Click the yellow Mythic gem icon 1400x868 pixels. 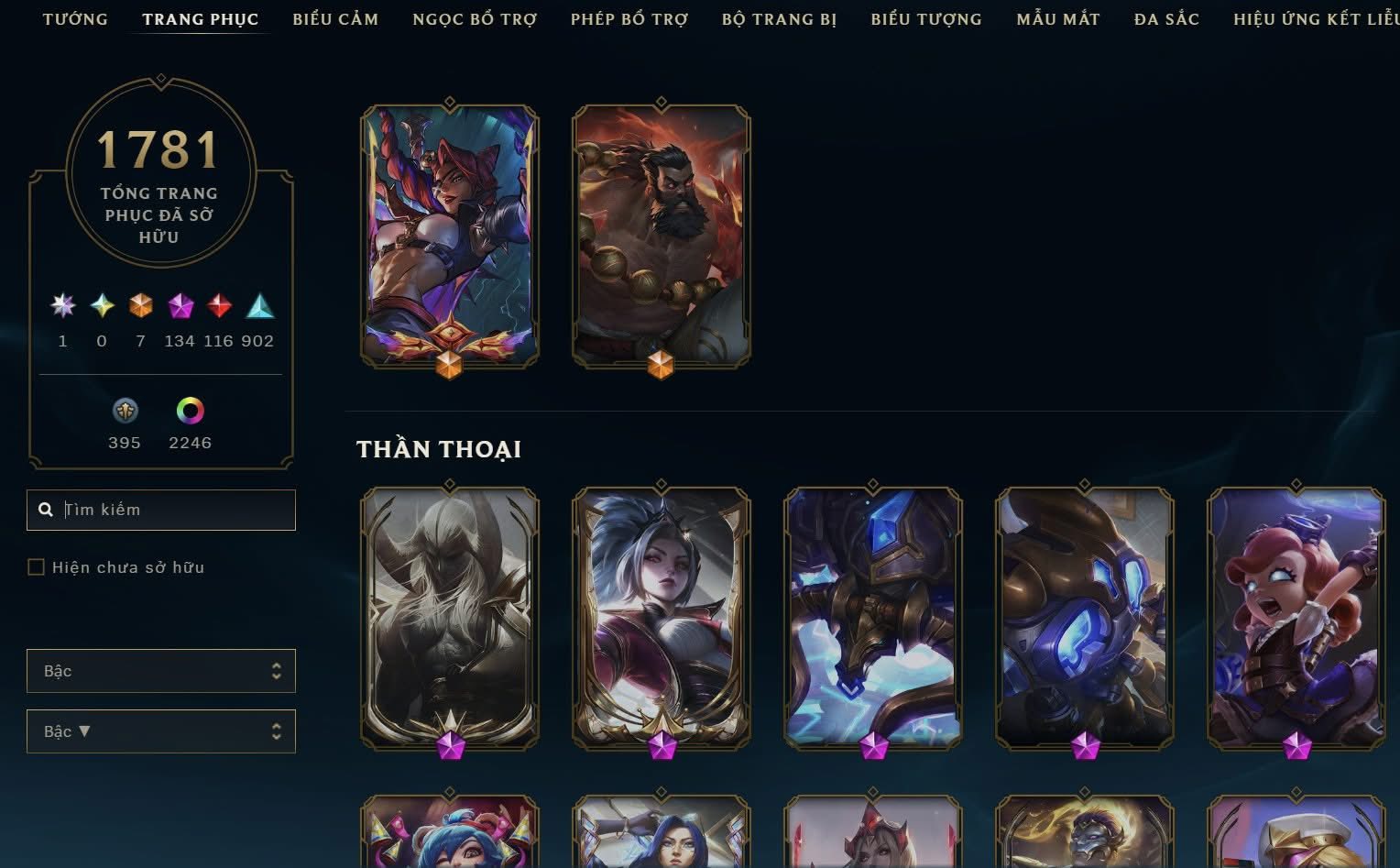point(102,307)
